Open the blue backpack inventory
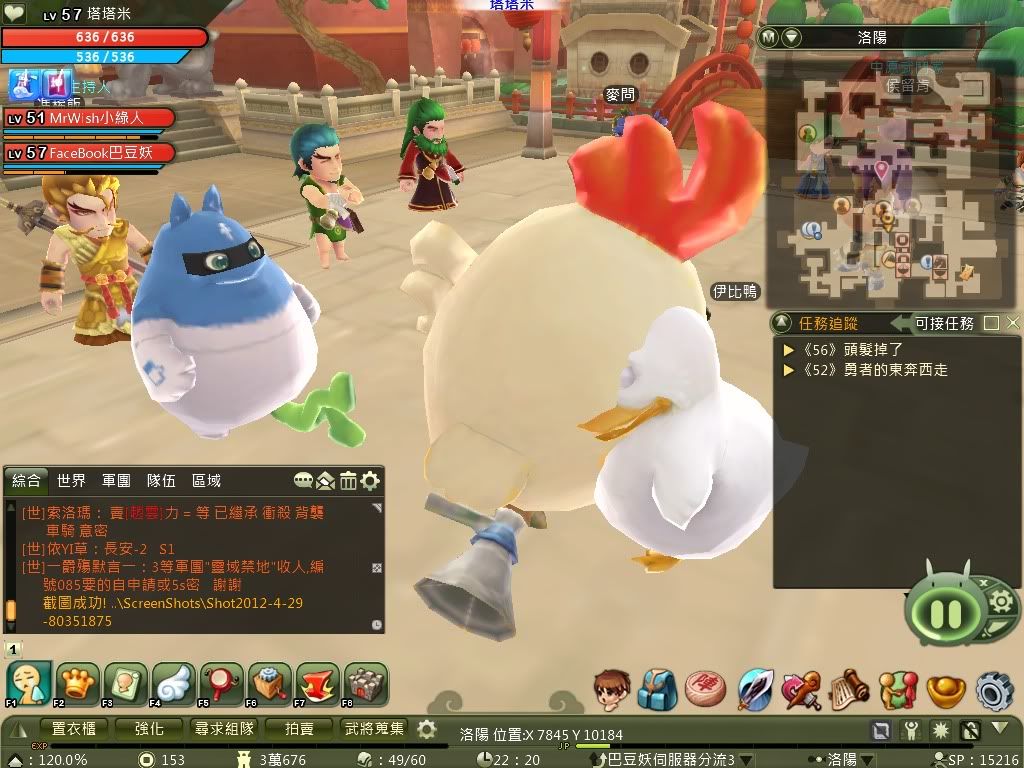1024x768 pixels. [658, 690]
